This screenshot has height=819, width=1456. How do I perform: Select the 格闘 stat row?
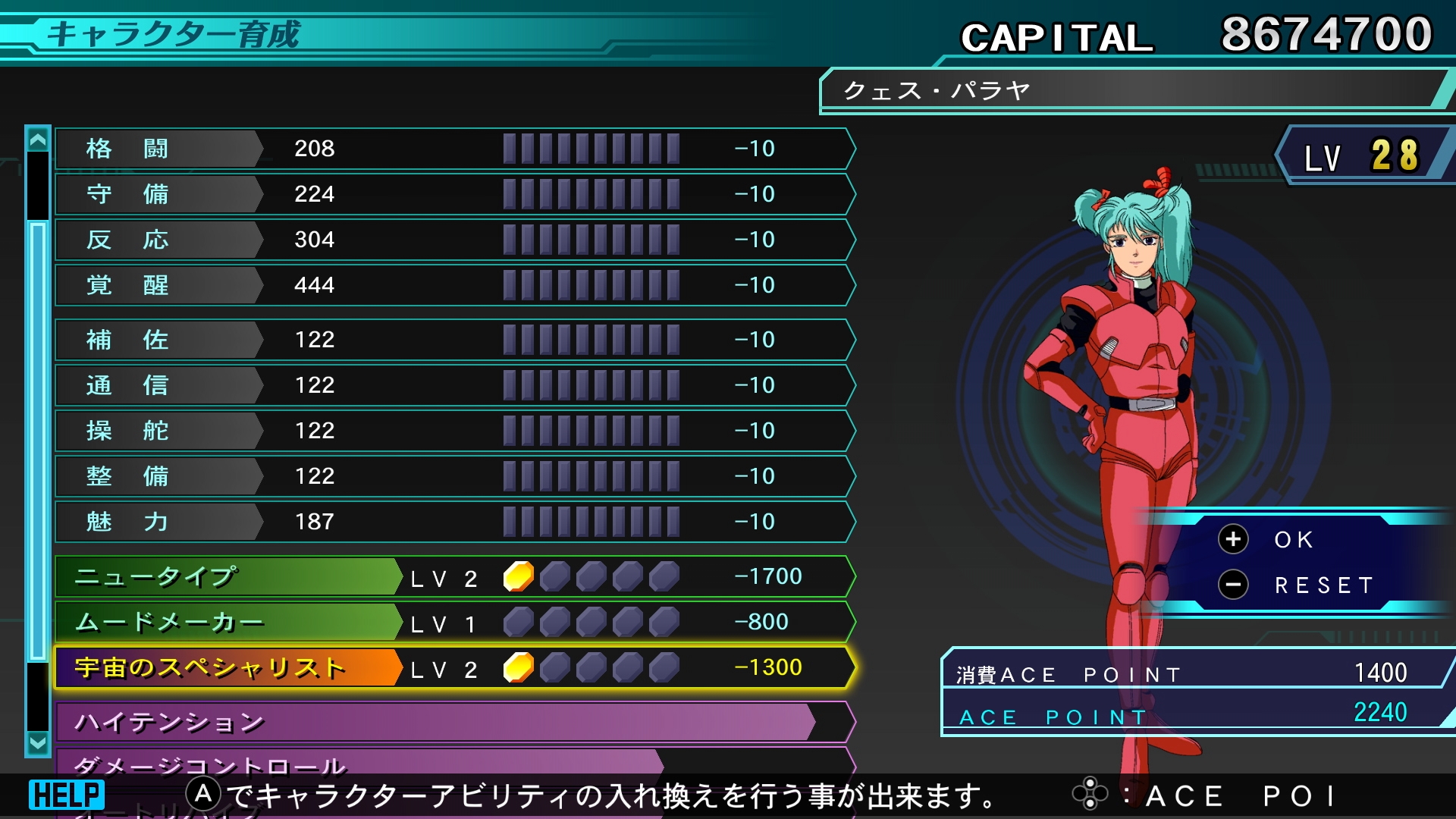[x=455, y=149]
